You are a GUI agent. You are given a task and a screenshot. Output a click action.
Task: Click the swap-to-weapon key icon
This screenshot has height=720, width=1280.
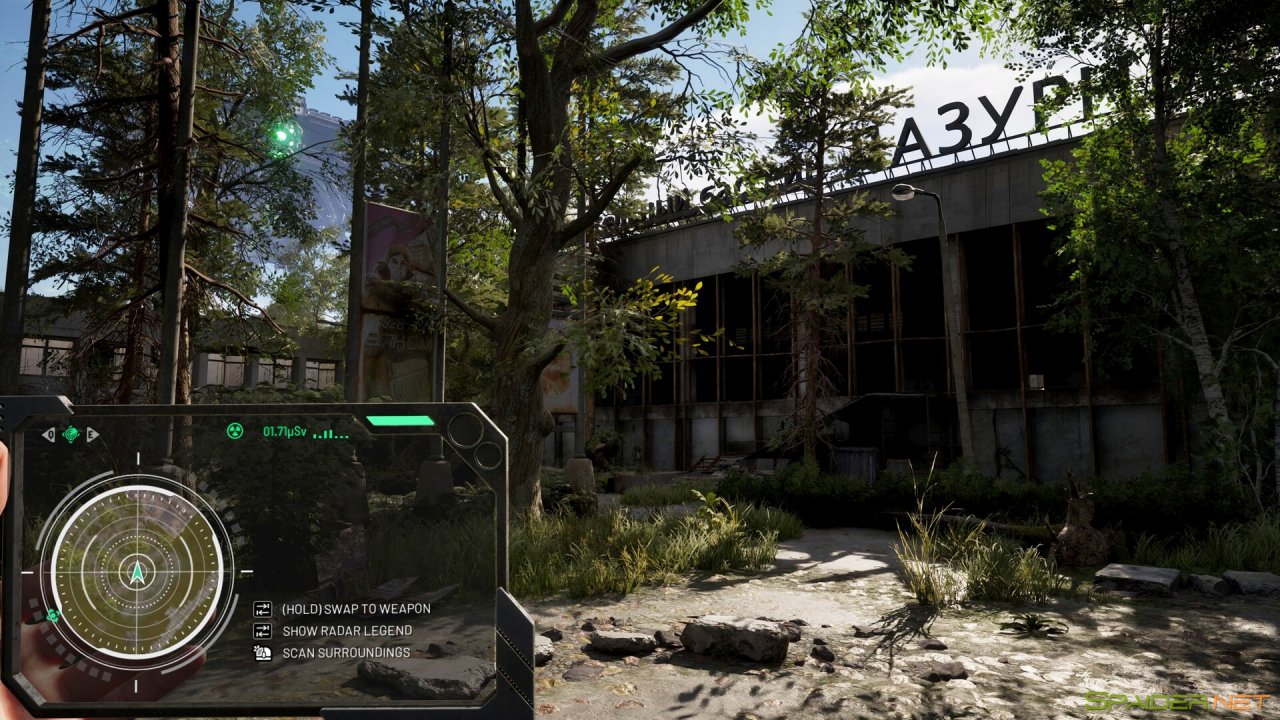(262, 609)
